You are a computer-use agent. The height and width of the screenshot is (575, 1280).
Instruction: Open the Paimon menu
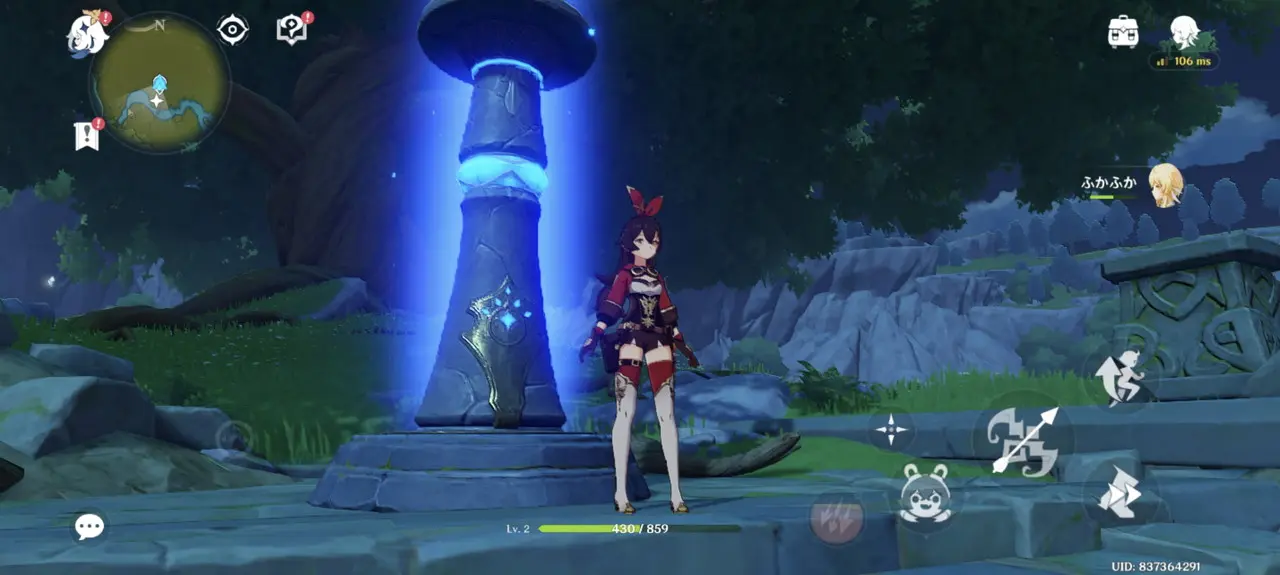coord(88,33)
